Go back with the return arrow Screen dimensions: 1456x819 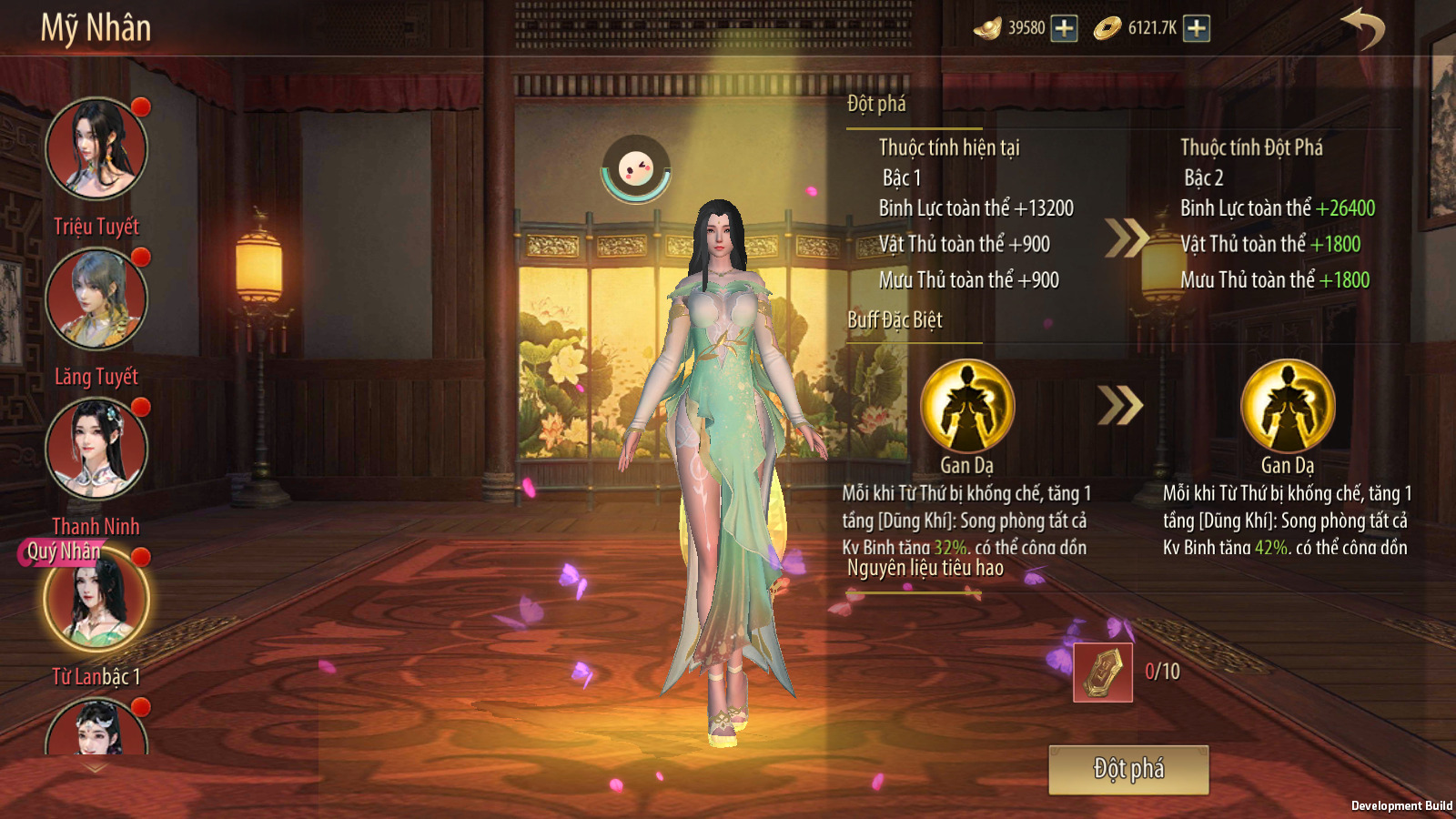(x=1362, y=28)
